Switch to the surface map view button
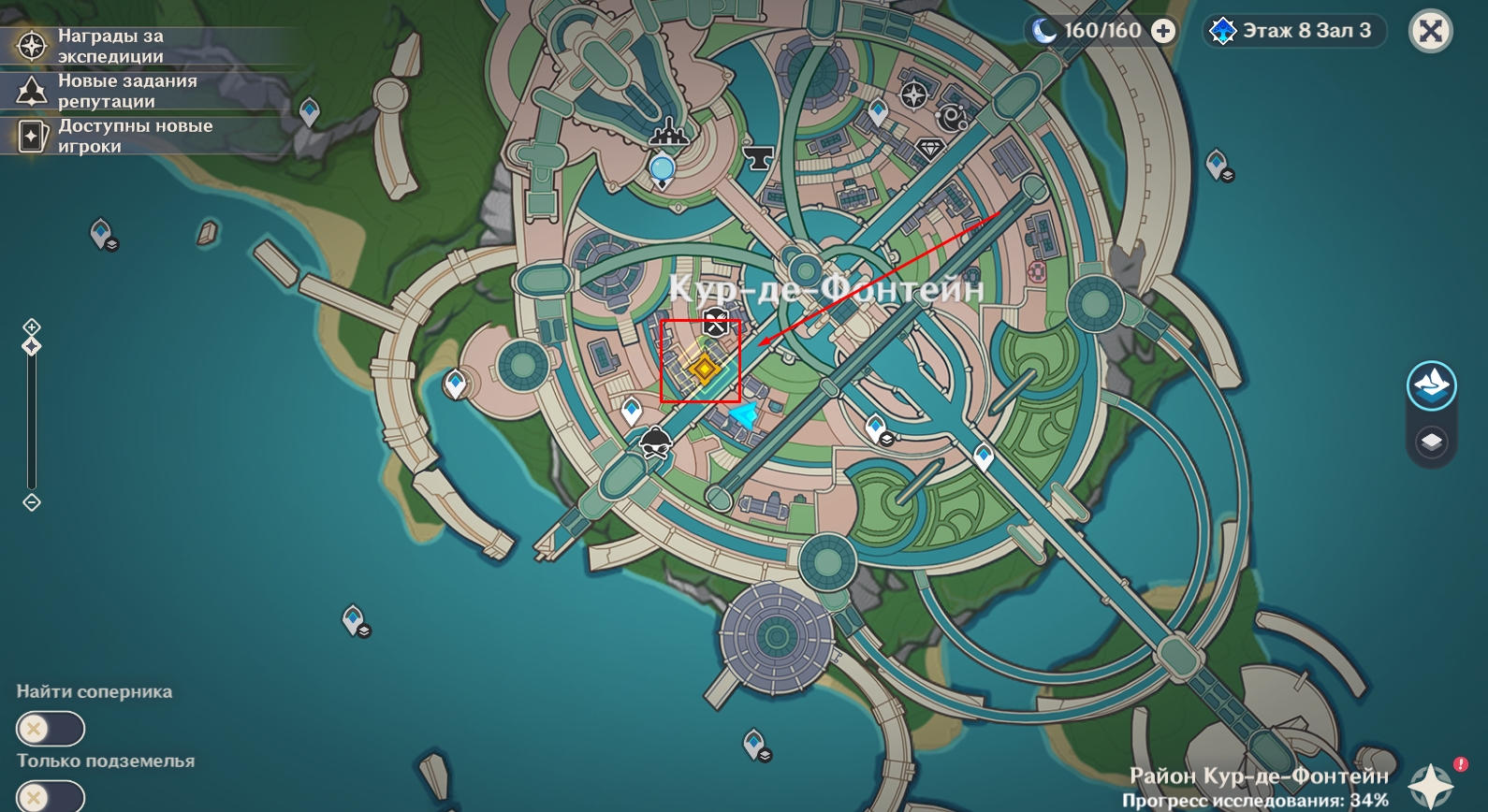The width and height of the screenshot is (1488, 812). [1431, 385]
